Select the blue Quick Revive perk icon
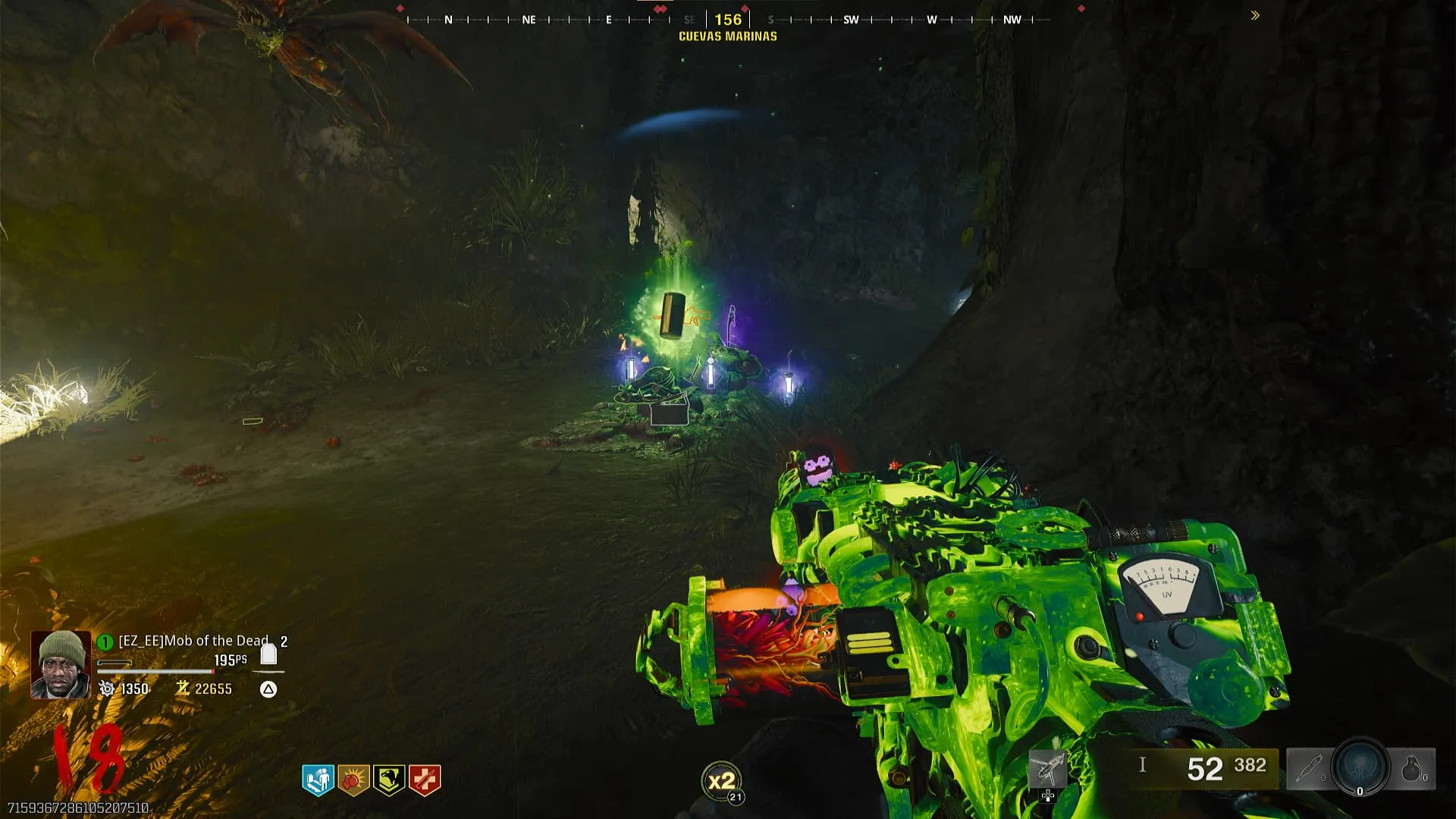This screenshot has height=819, width=1456. (x=318, y=780)
